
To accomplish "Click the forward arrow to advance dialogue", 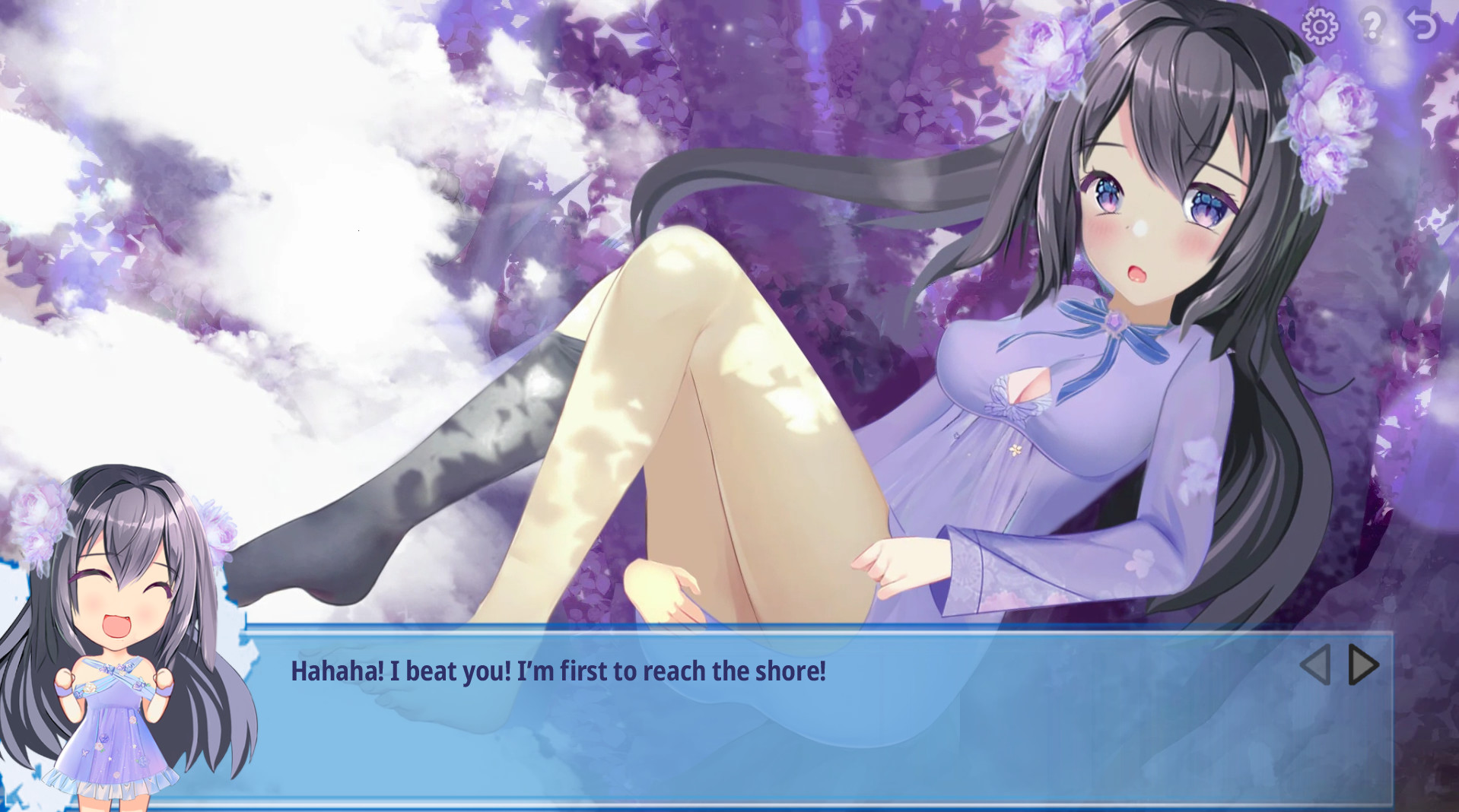I will coord(1362,665).
